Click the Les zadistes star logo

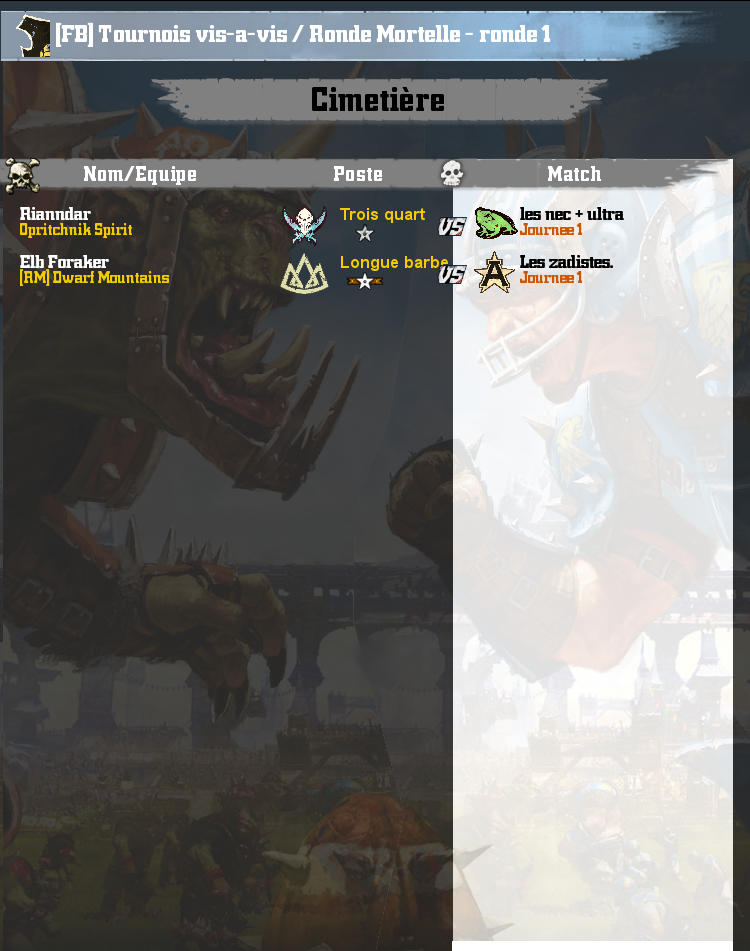(494, 272)
